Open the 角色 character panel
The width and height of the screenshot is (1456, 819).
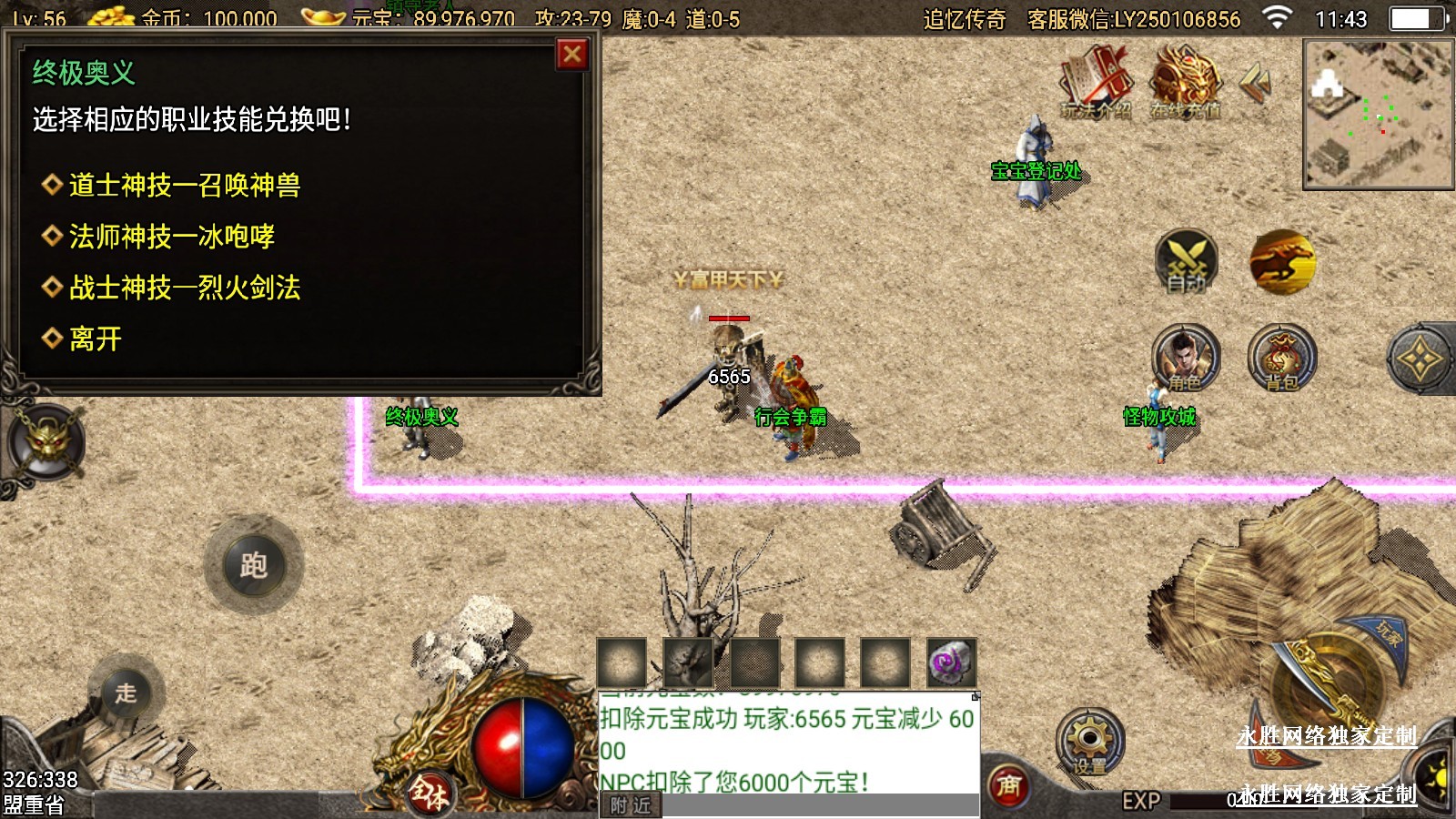tap(1185, 359)
